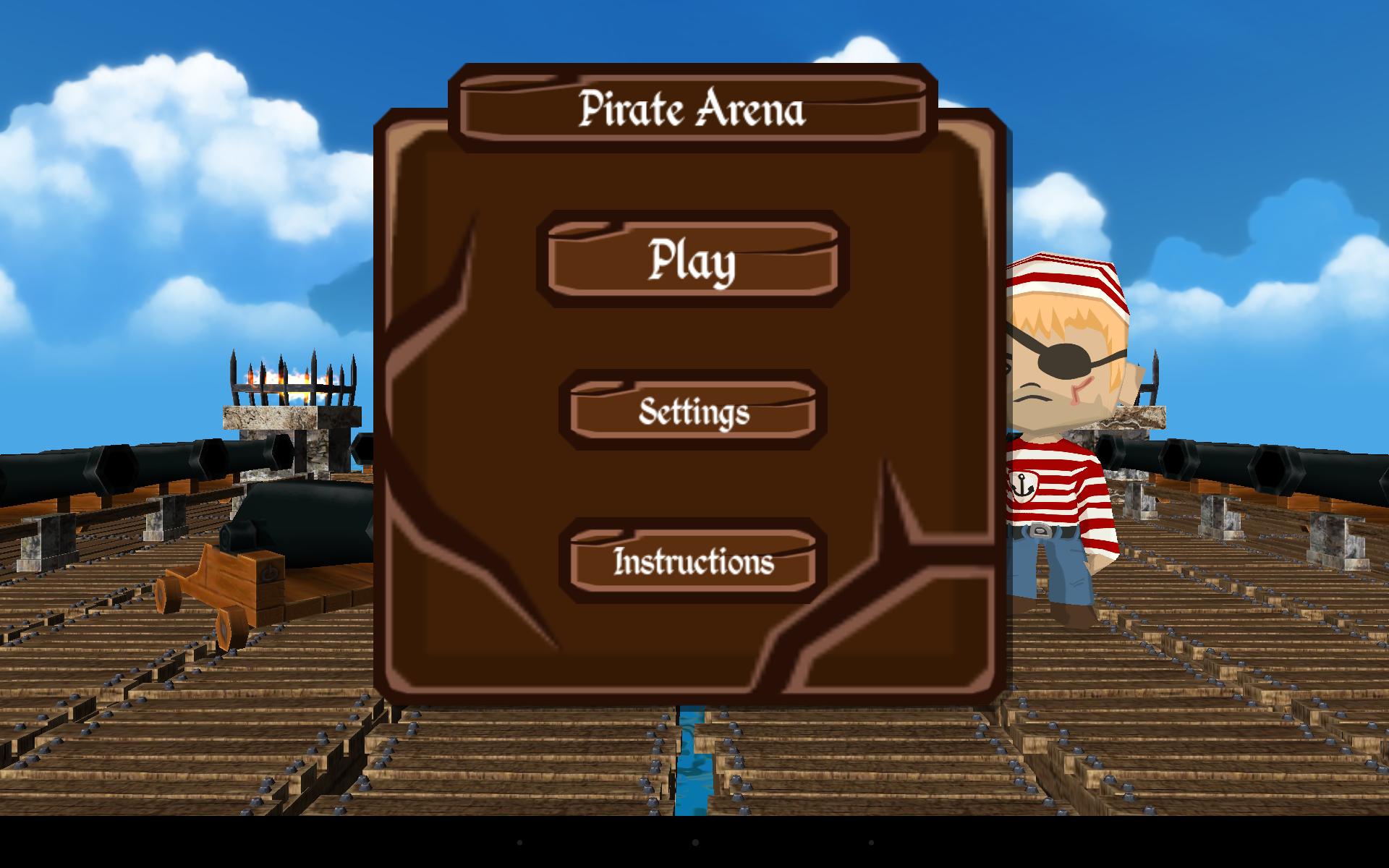Tap the crack decoration on the menu panel
Image resolution: width=1389 pixels, height=868 pixels.
(x=456, y=304)
